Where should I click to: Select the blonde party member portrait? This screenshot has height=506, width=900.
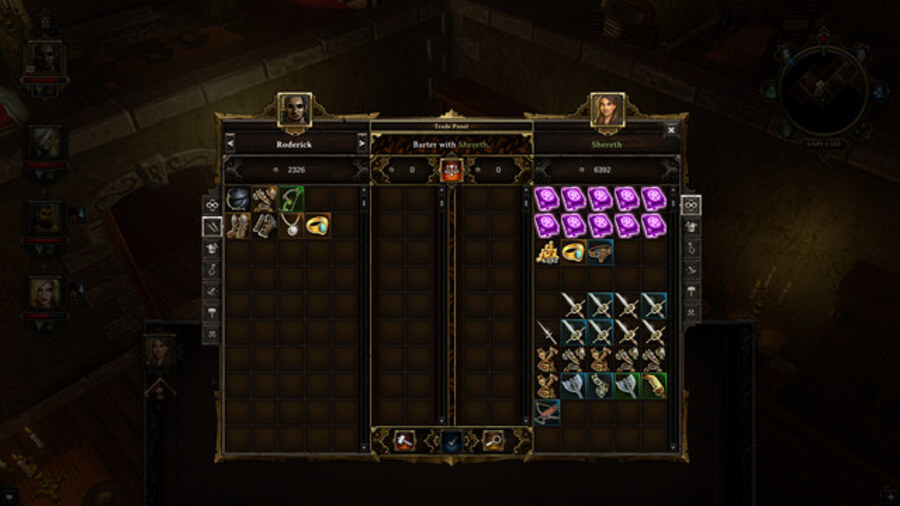point(46,292)
